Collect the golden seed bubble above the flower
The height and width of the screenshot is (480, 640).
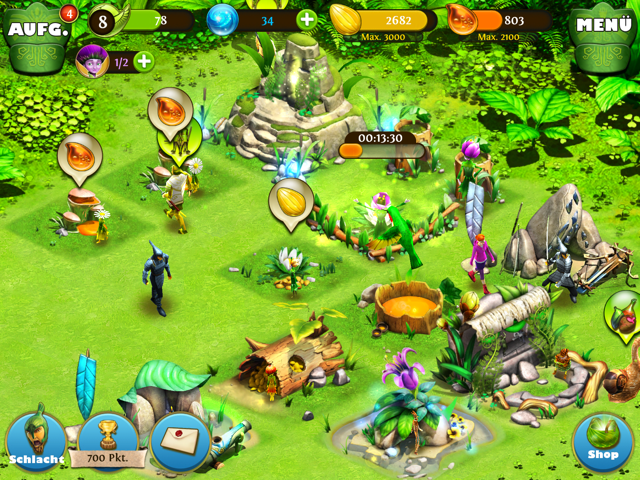click(291, 200)
